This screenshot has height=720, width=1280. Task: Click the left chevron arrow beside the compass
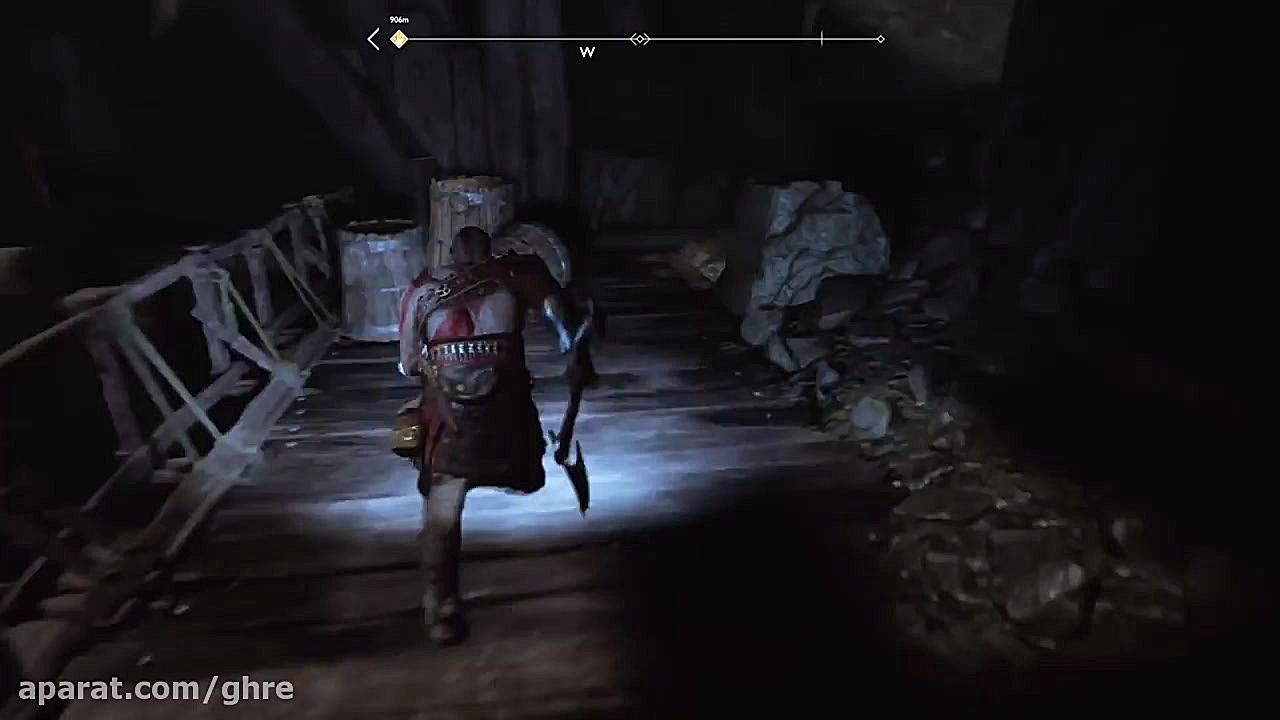pos(373,38)
